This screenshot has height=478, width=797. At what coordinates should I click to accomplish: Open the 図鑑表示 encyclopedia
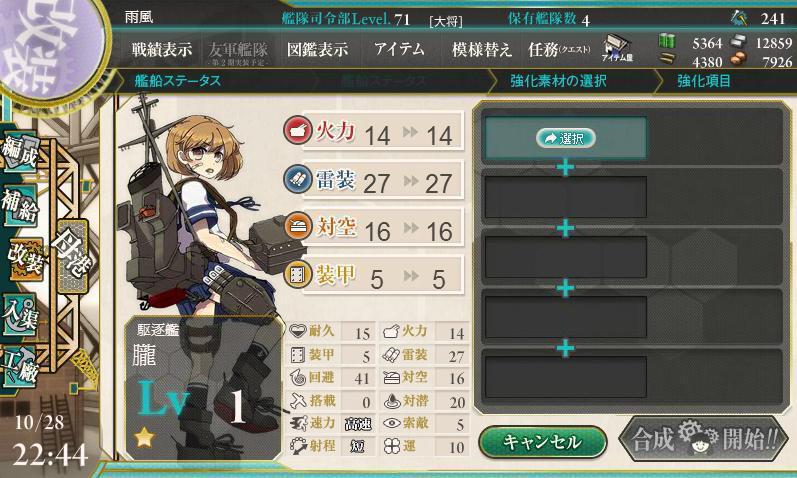pyautogui.click(x=318, y=50)
